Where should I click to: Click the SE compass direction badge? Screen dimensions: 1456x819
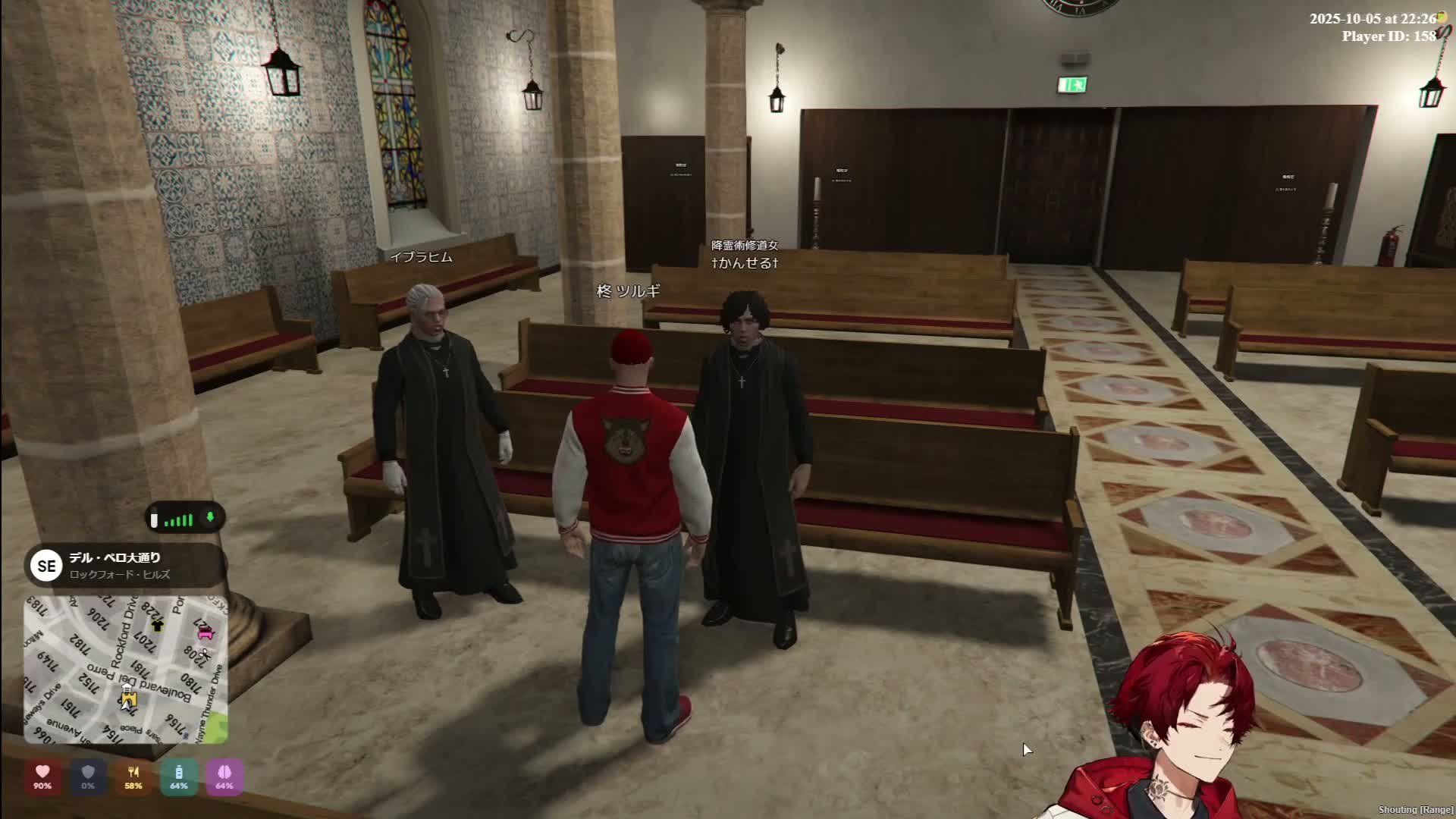pyautogui.click(x=46, y=566)
